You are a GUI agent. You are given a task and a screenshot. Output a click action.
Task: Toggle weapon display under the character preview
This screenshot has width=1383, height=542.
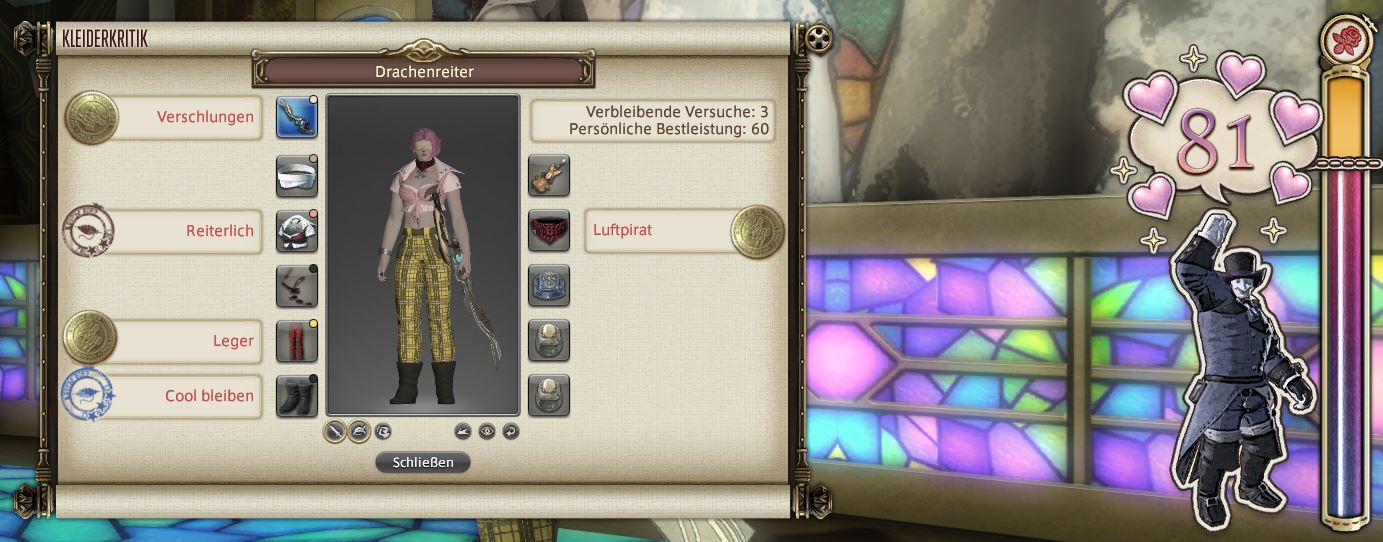(x=335, y=432)
